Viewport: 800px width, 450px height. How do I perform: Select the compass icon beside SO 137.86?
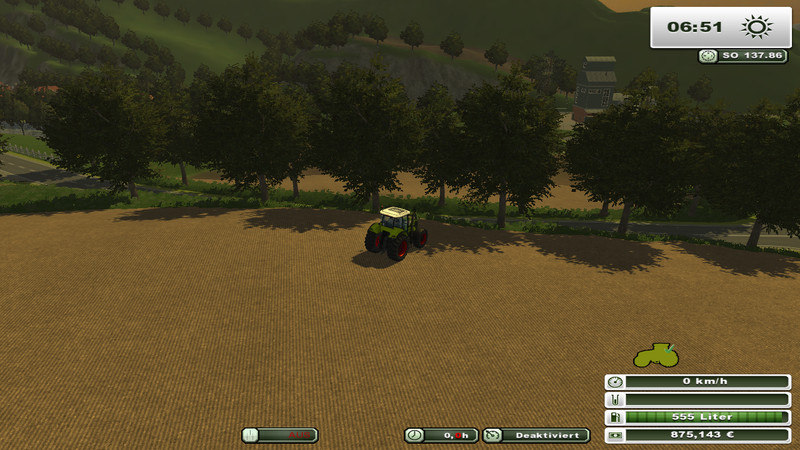click(708, 56)
